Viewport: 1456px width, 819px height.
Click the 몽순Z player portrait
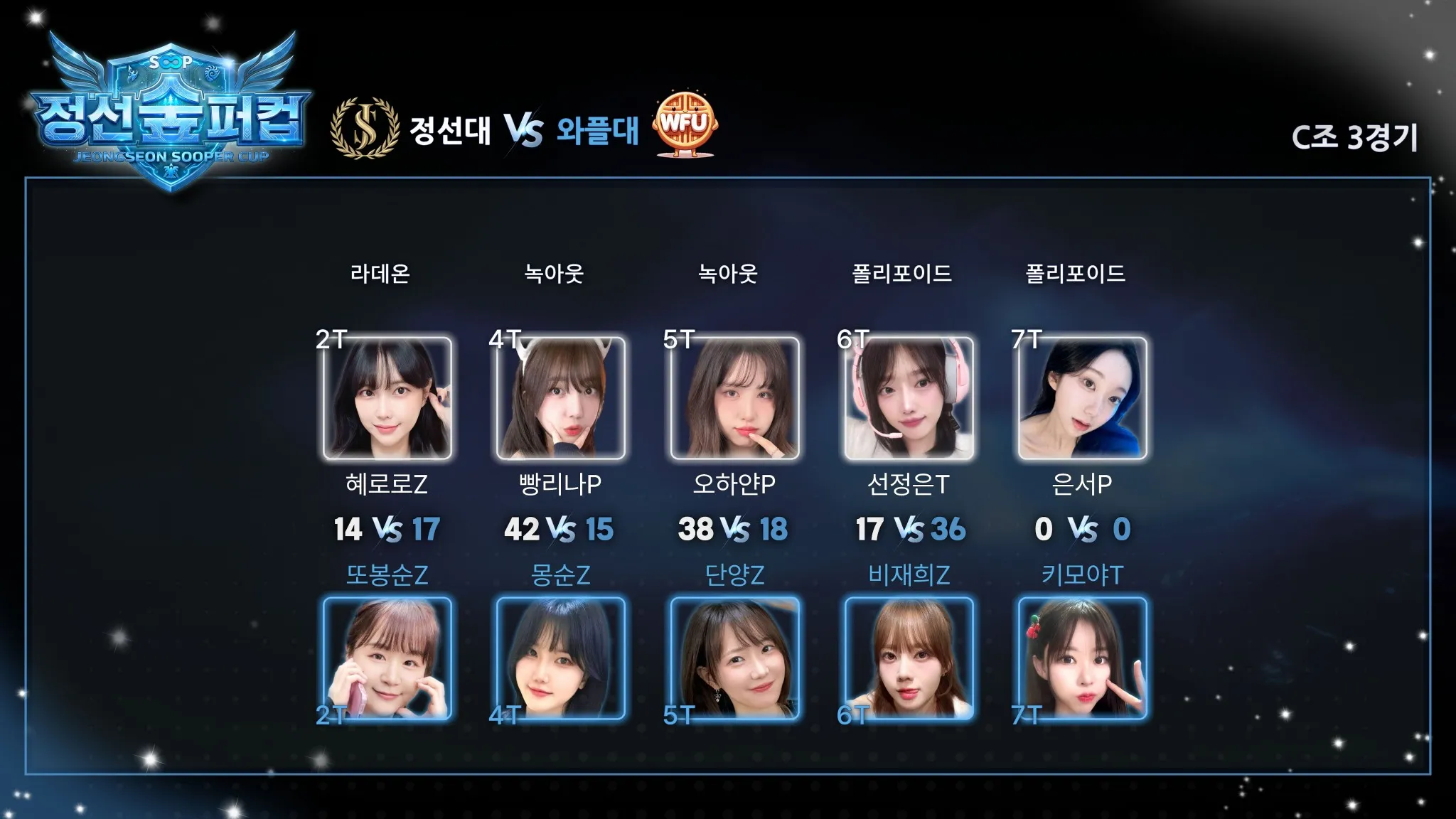pyautogui.click(x=561, y=658)
